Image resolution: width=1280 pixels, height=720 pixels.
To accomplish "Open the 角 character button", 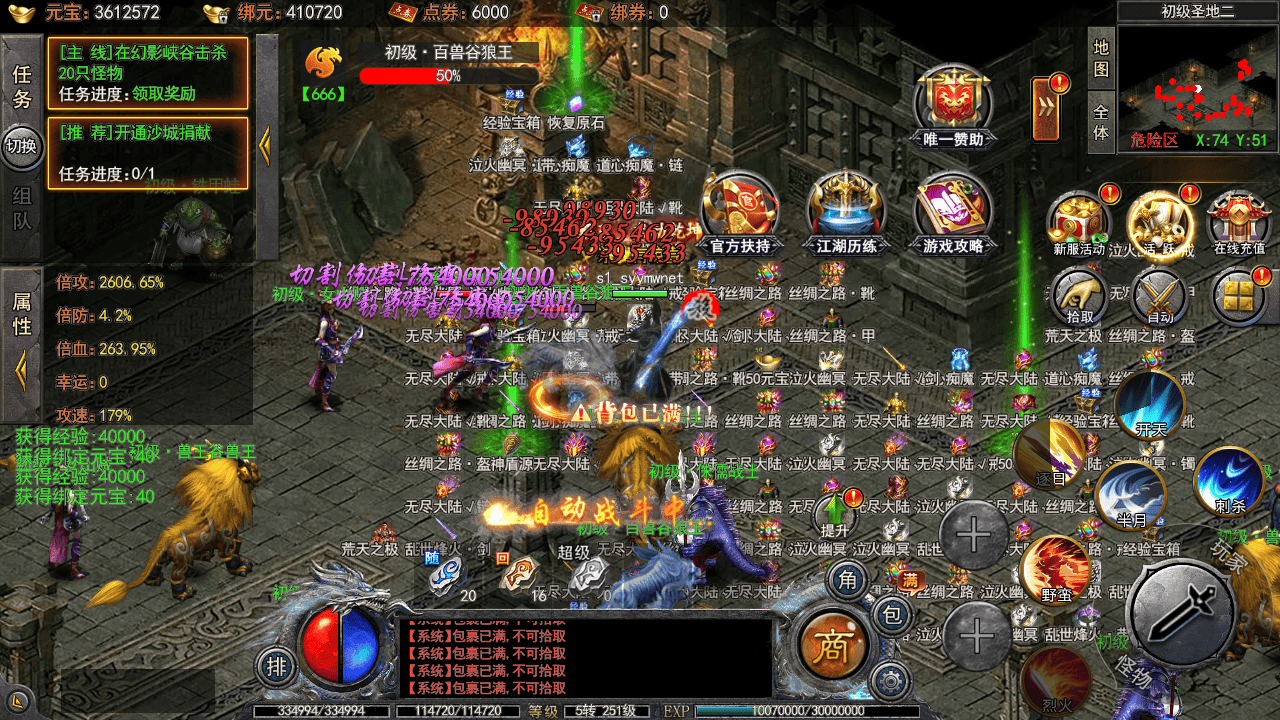I will (848, 580).
